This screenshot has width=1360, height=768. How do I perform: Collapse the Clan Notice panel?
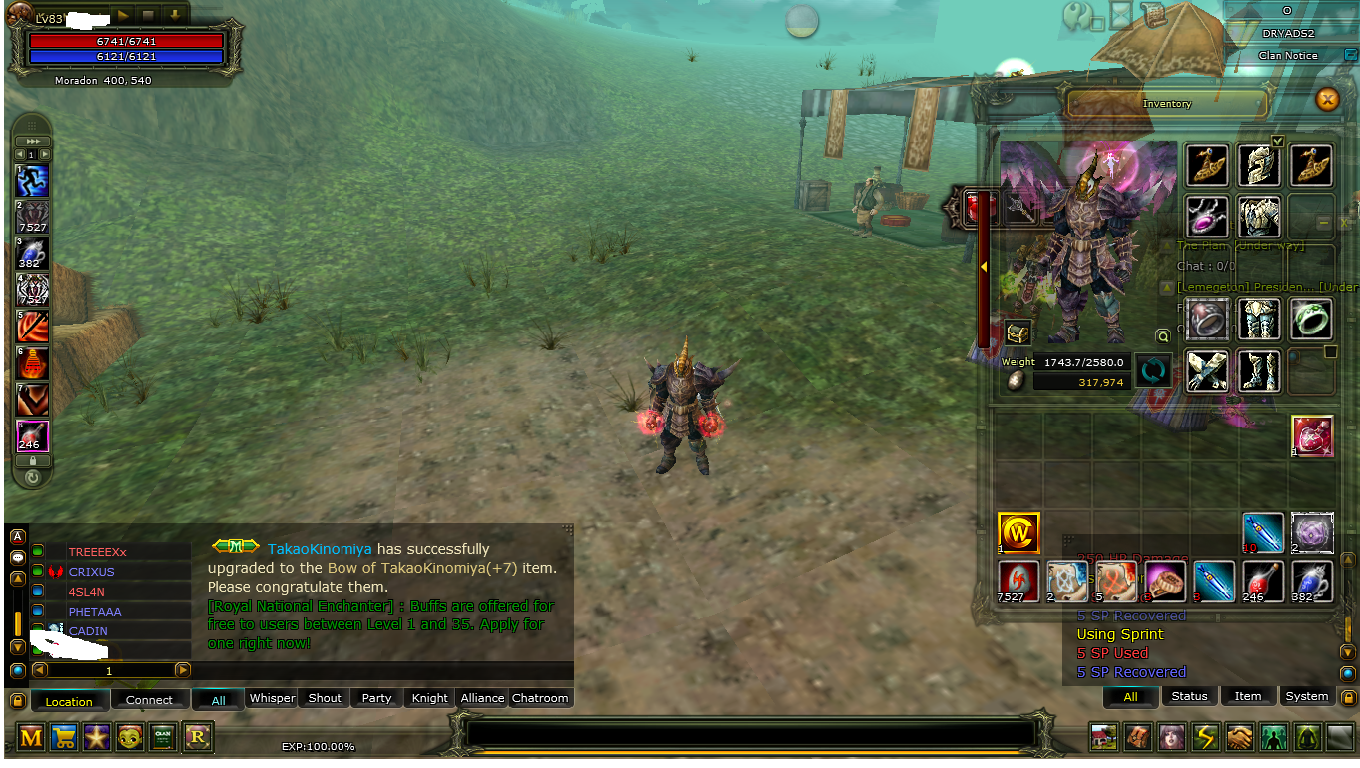point(1352,55)
